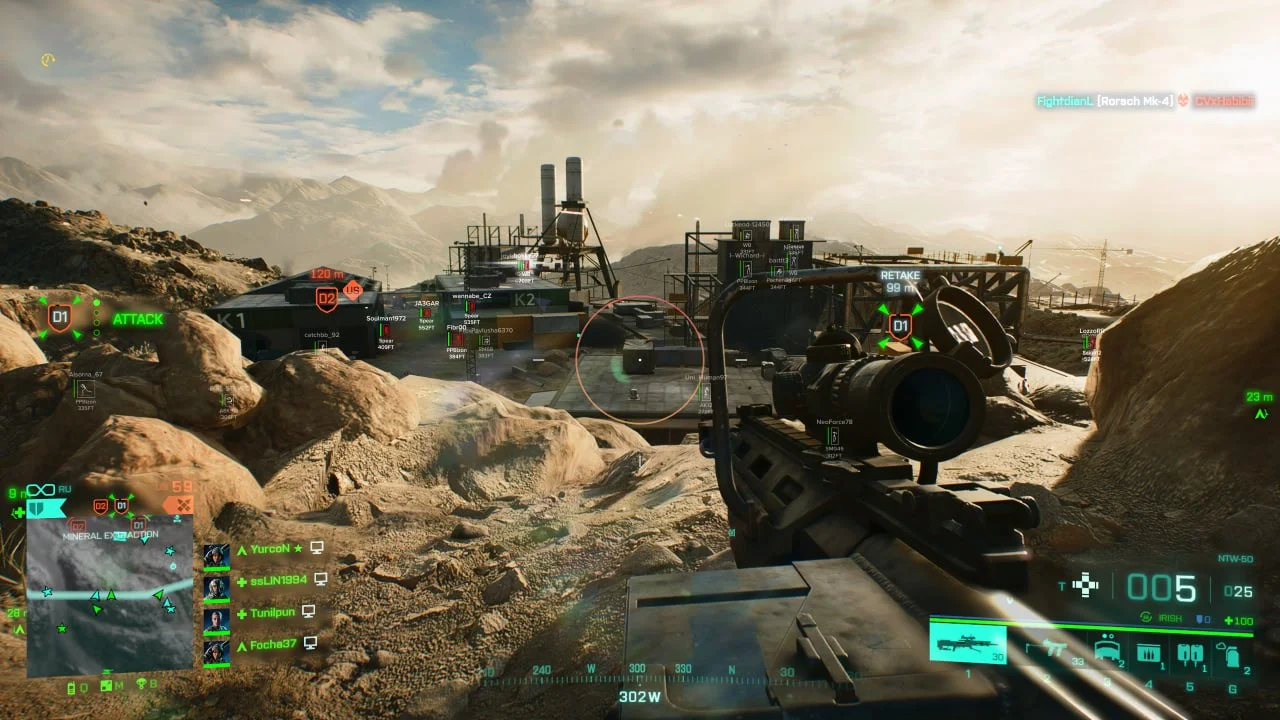Click the minimap showing Mineral Extraction
This screenshot has height=720, width=1280.
click(x=109, y=598)
